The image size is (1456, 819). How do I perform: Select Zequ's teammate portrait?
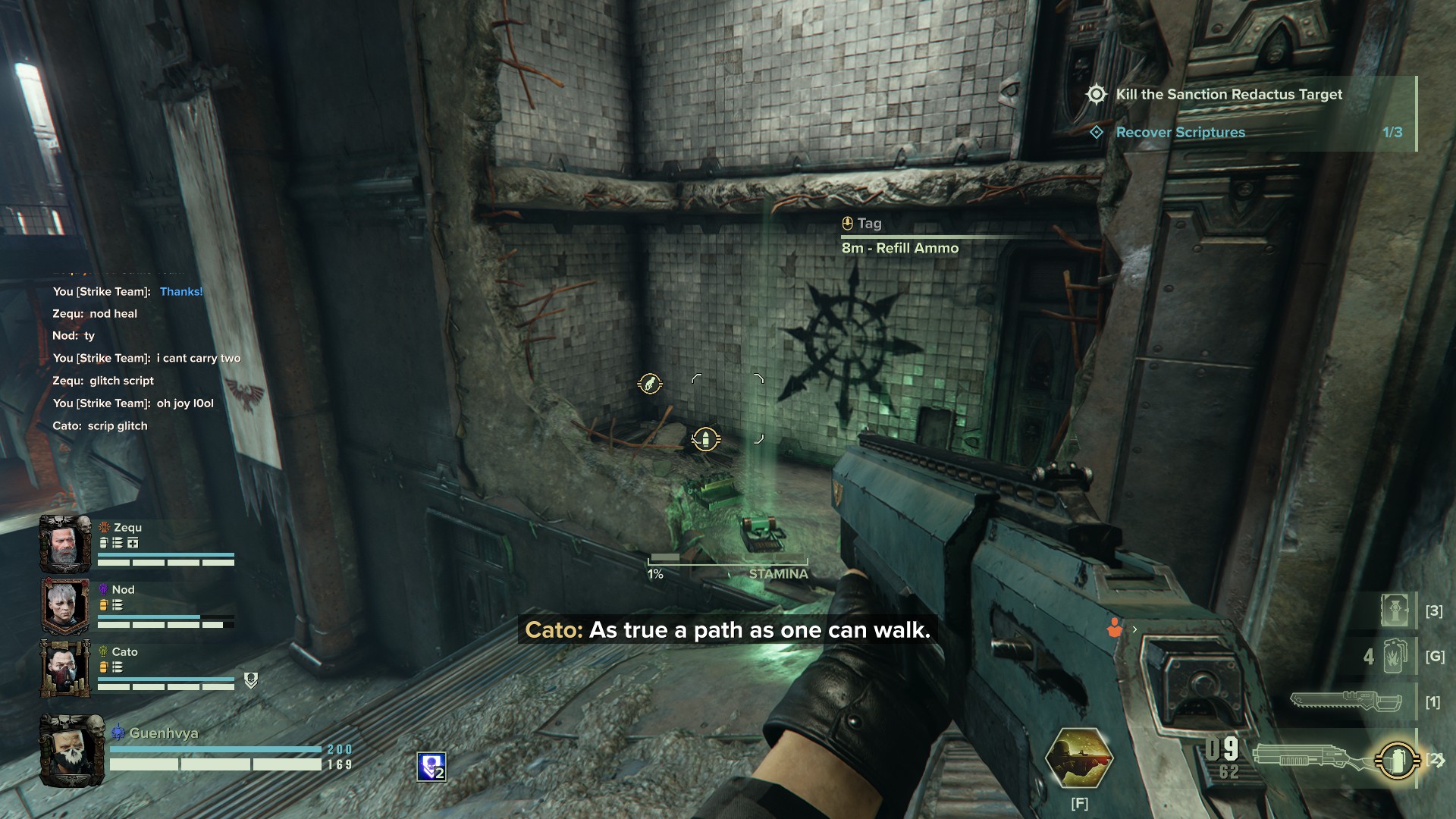[x=64, y=544]
